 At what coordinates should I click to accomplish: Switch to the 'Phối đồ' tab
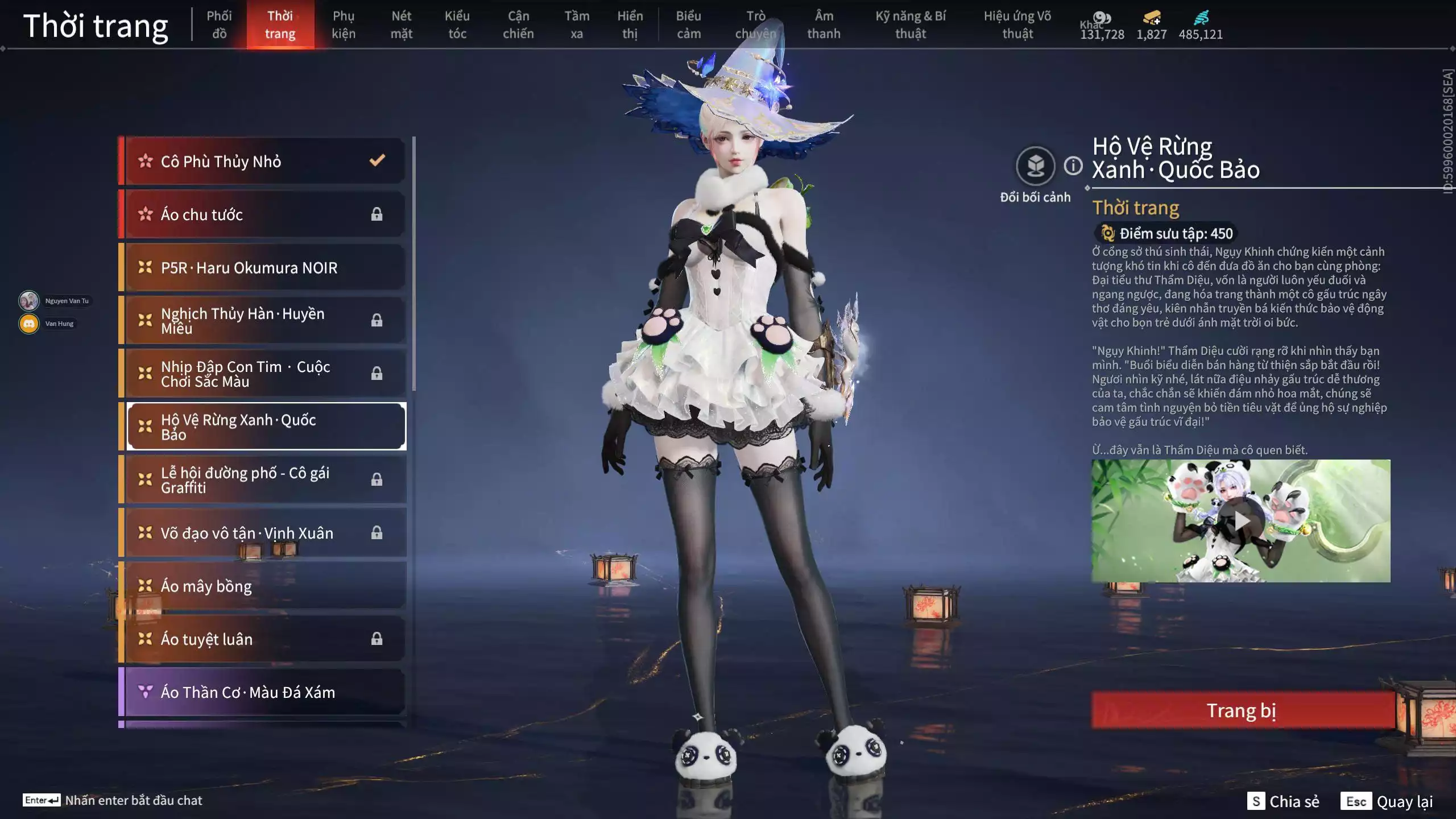tap(220, 24)
